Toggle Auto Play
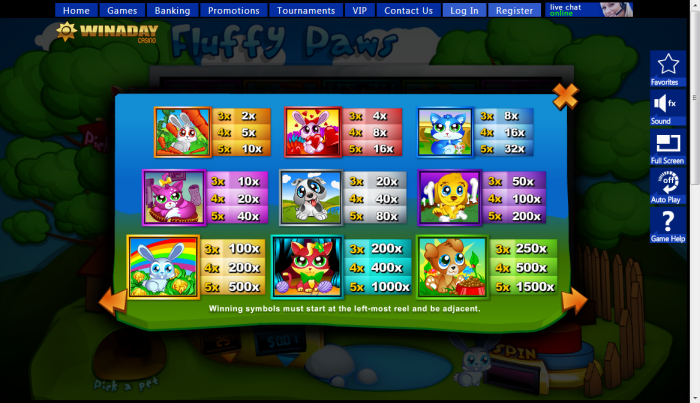This screenshot has height=403, width=700. [667, 185]
